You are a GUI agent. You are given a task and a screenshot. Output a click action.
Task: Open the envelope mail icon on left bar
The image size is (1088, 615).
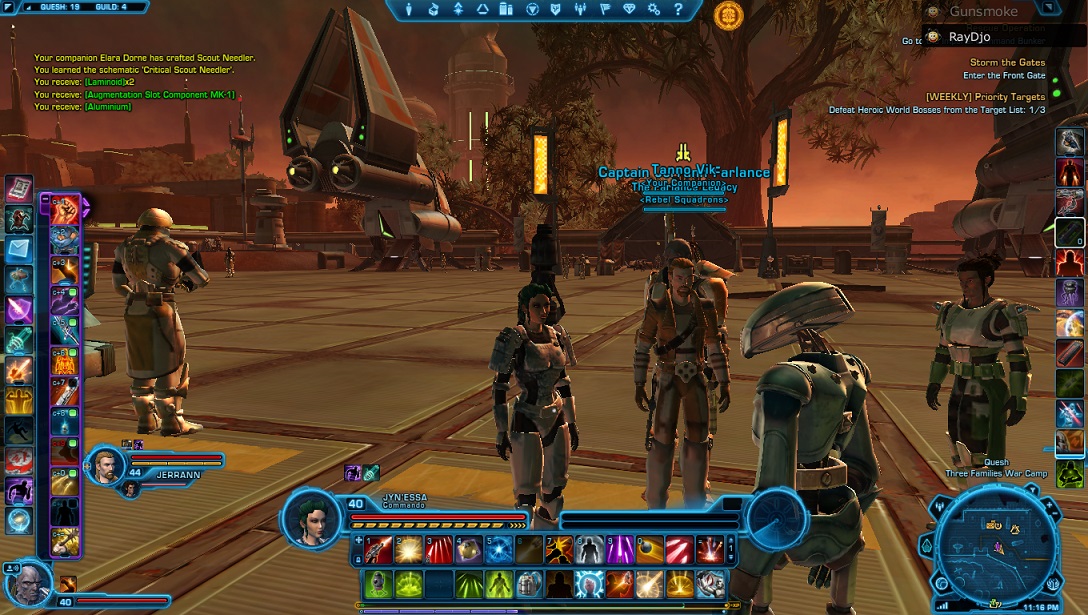pyautogui.click(x=19, y=250)
